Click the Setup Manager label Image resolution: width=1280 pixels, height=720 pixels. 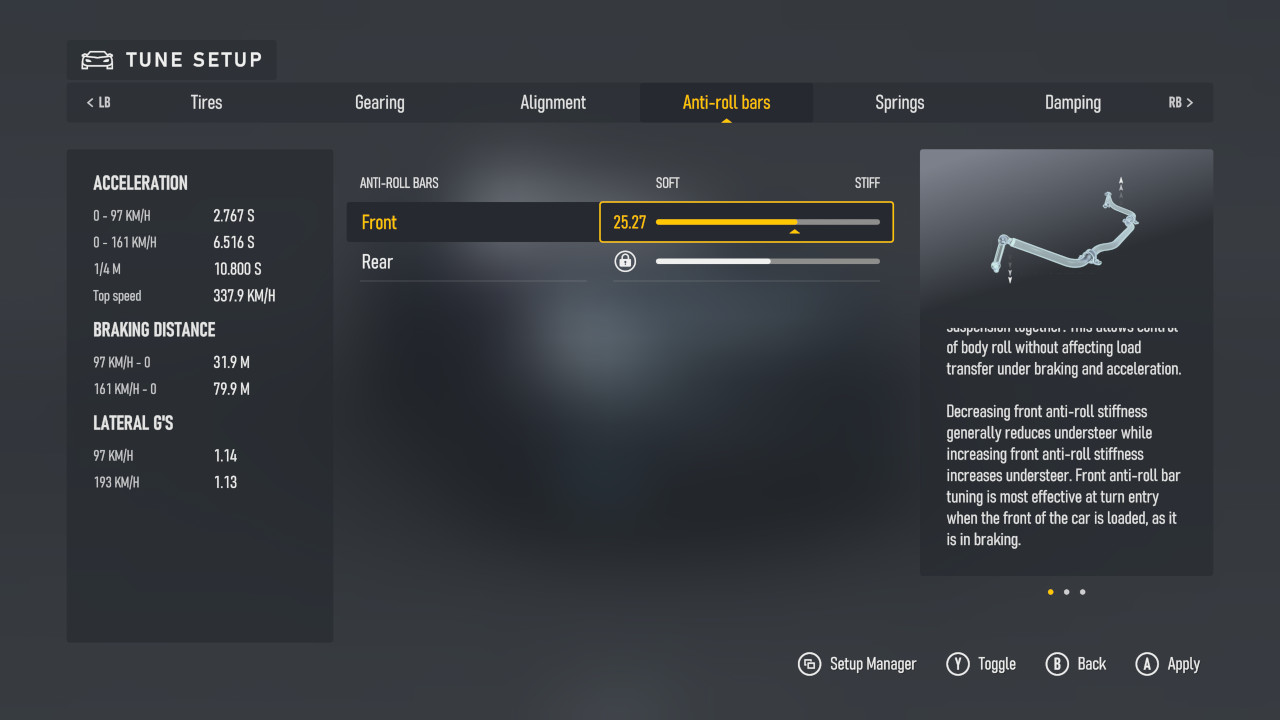pos(873,663)
